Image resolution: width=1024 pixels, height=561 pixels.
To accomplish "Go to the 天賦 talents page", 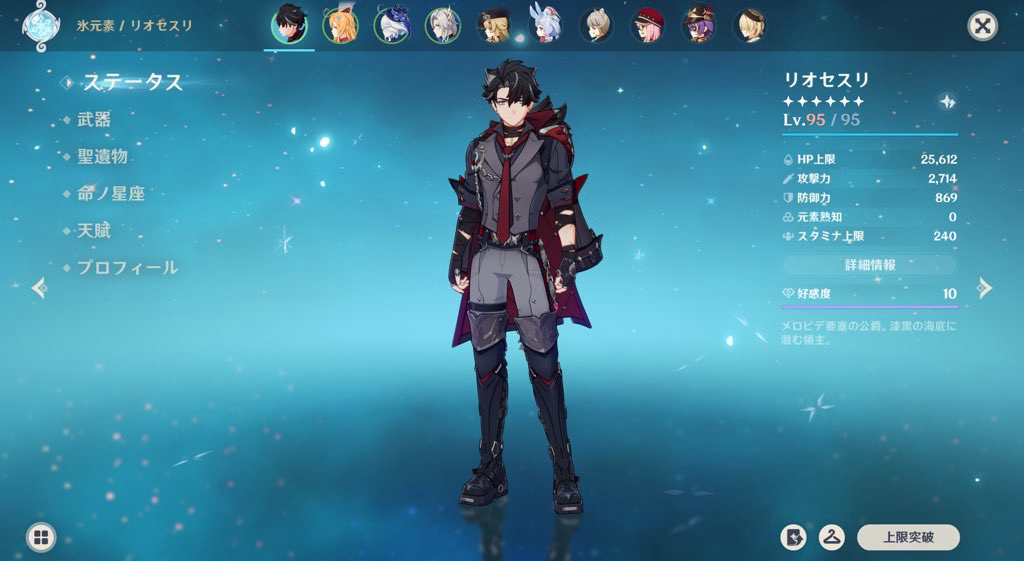I will pos(94,230).
